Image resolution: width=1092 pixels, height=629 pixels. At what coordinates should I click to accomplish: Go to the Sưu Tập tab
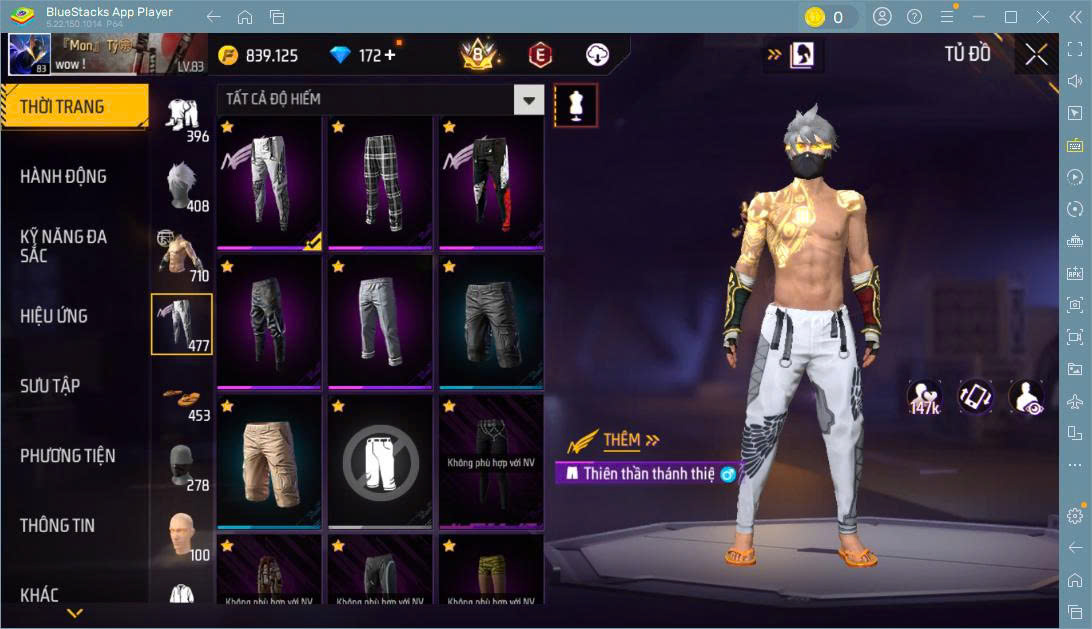point(50,386)
